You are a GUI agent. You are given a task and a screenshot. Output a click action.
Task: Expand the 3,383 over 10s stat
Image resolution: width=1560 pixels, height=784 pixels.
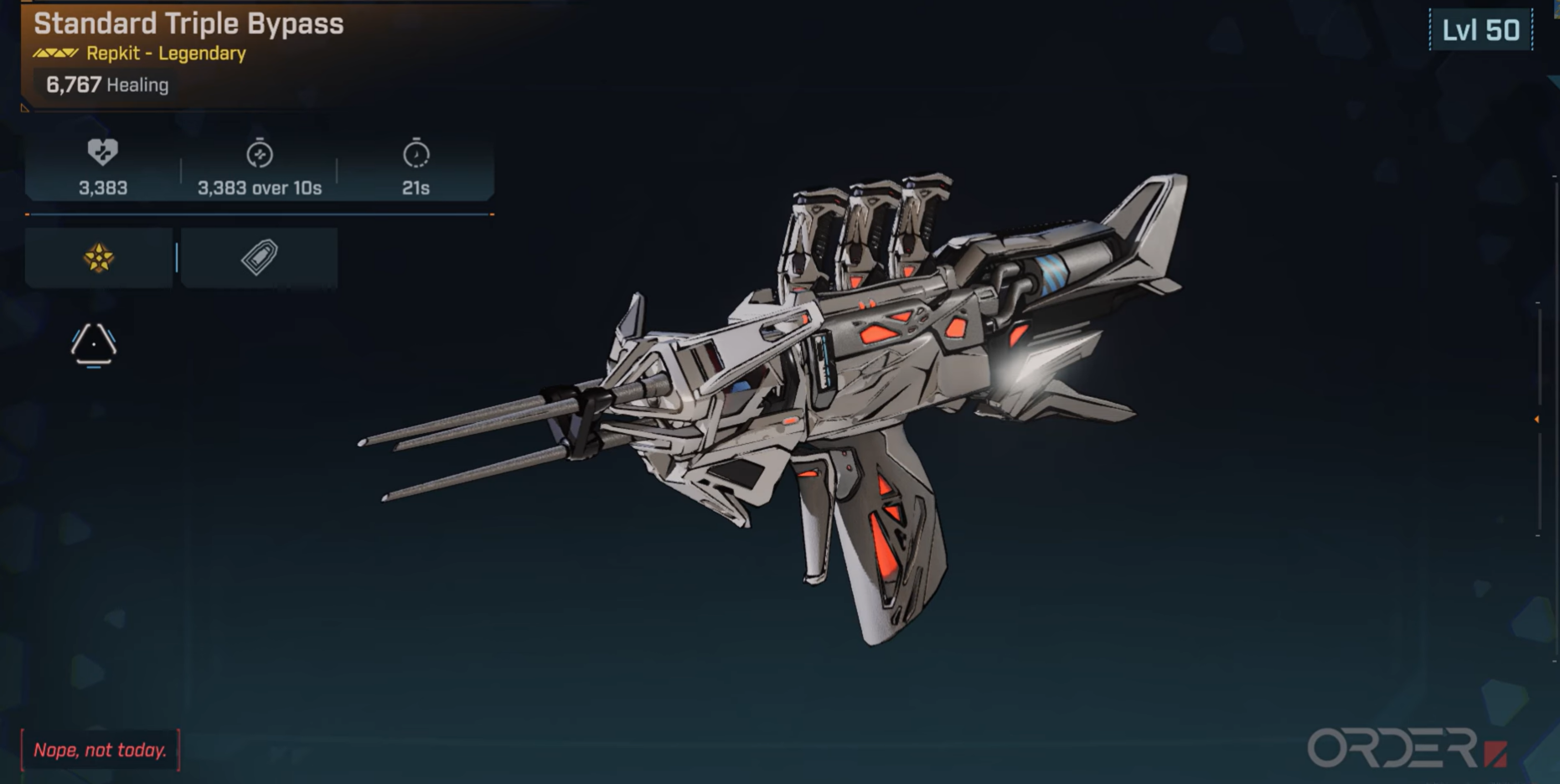point(260,188)
